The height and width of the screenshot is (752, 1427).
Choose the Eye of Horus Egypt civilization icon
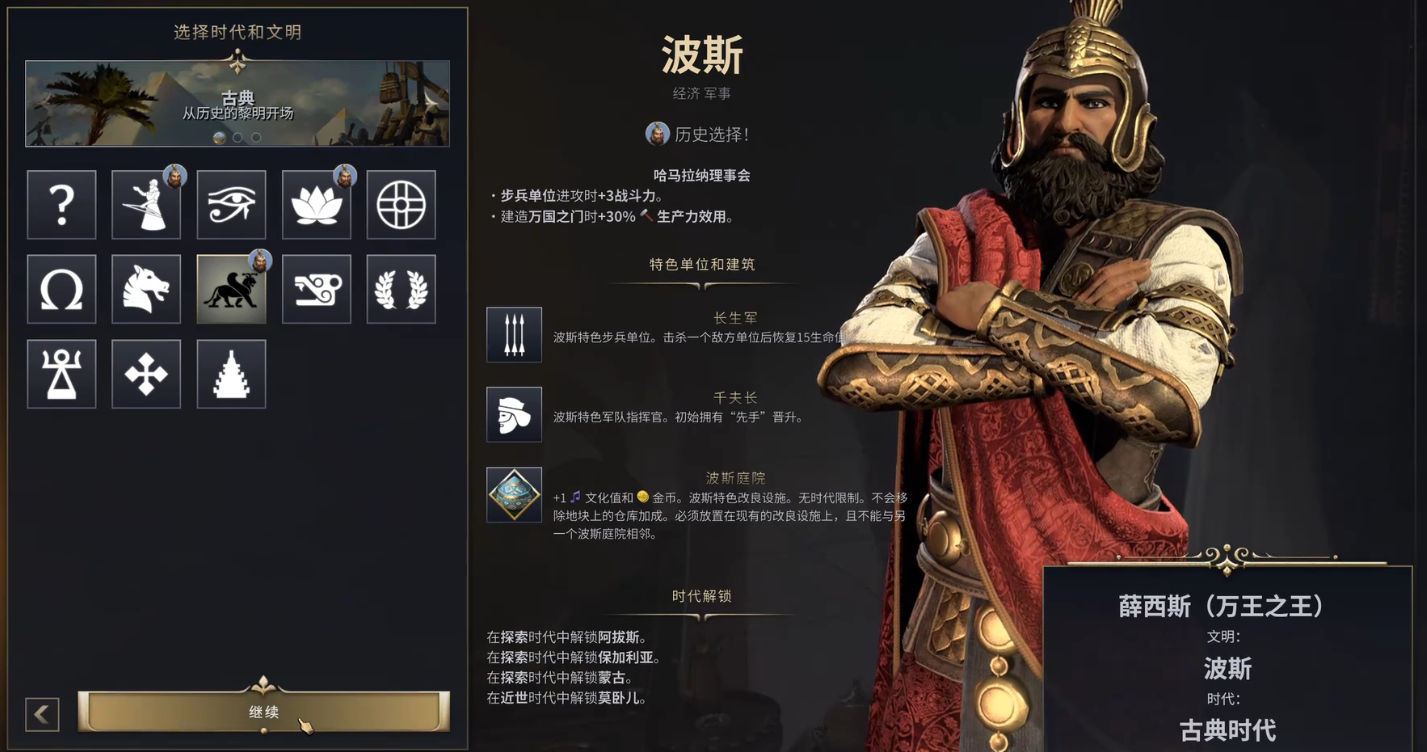point(231,204)
